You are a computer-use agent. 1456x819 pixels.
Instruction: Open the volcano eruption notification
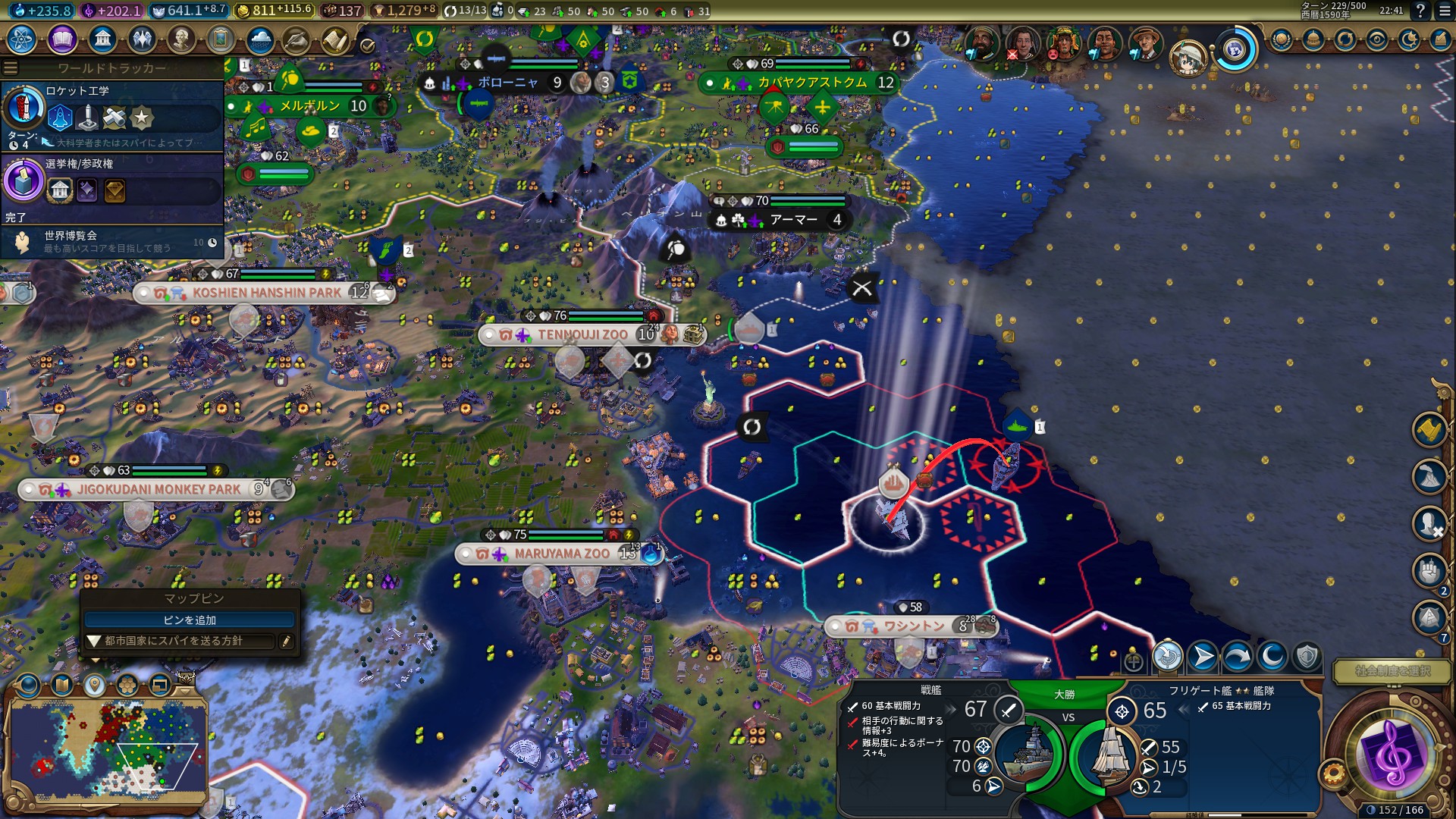(1429, 477)
